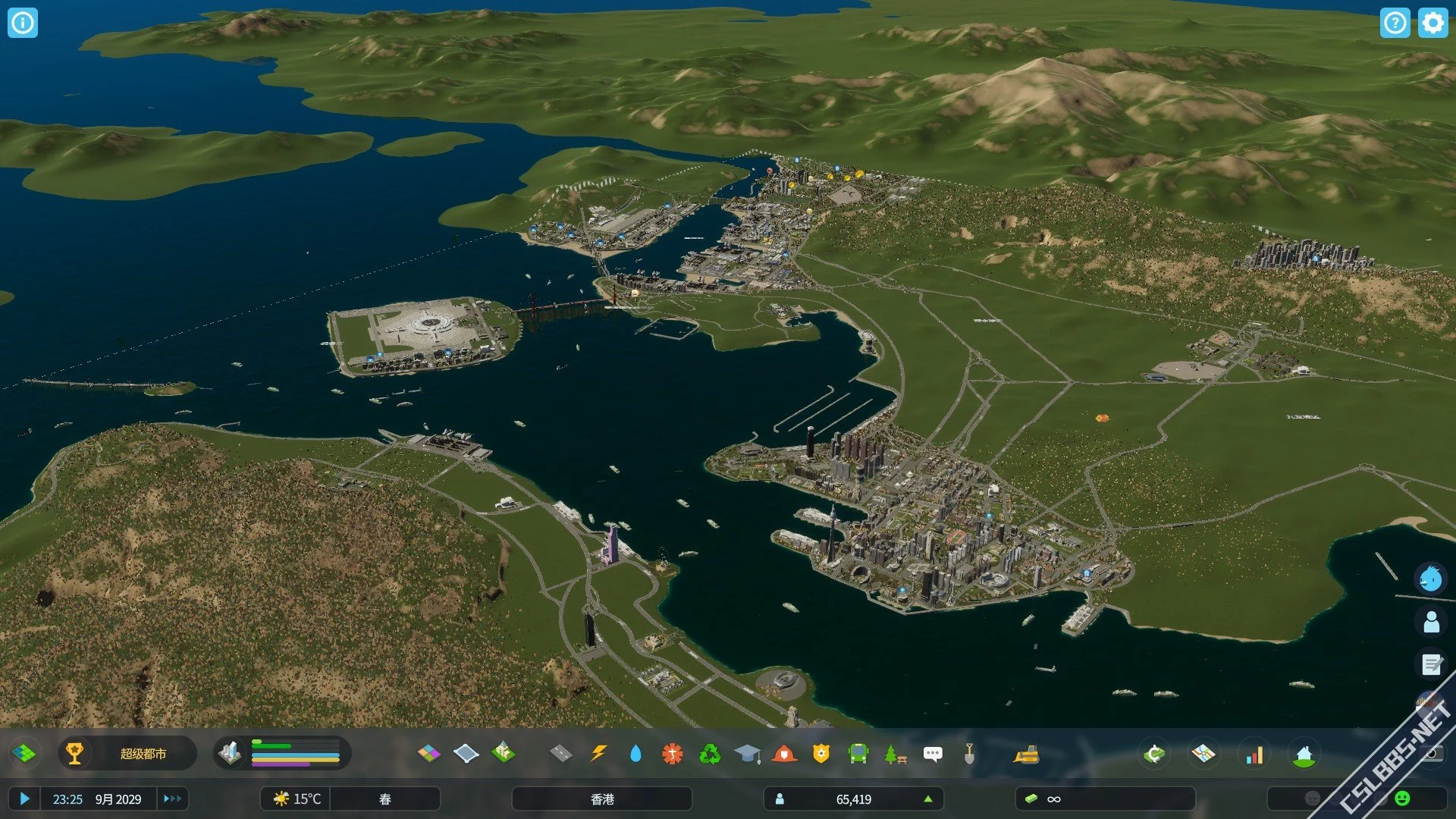Viewport: 1456px width, 819px height.
Task: Select the roads build menu
Action: 560,754
